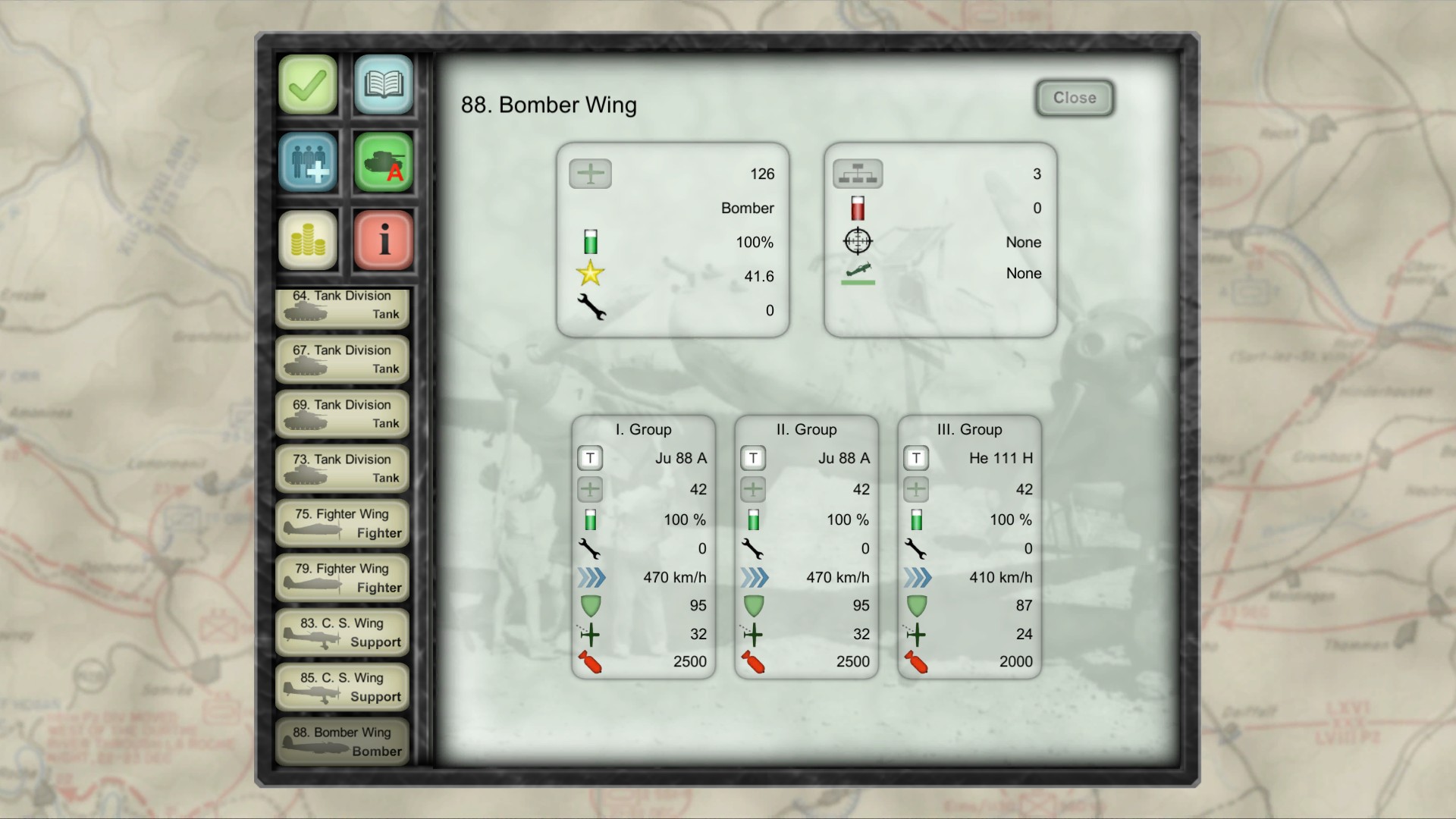Click the green auto-battle tank icon
Screen dimensions: 1456x819
pyautogui.click(x=383, y=162)
